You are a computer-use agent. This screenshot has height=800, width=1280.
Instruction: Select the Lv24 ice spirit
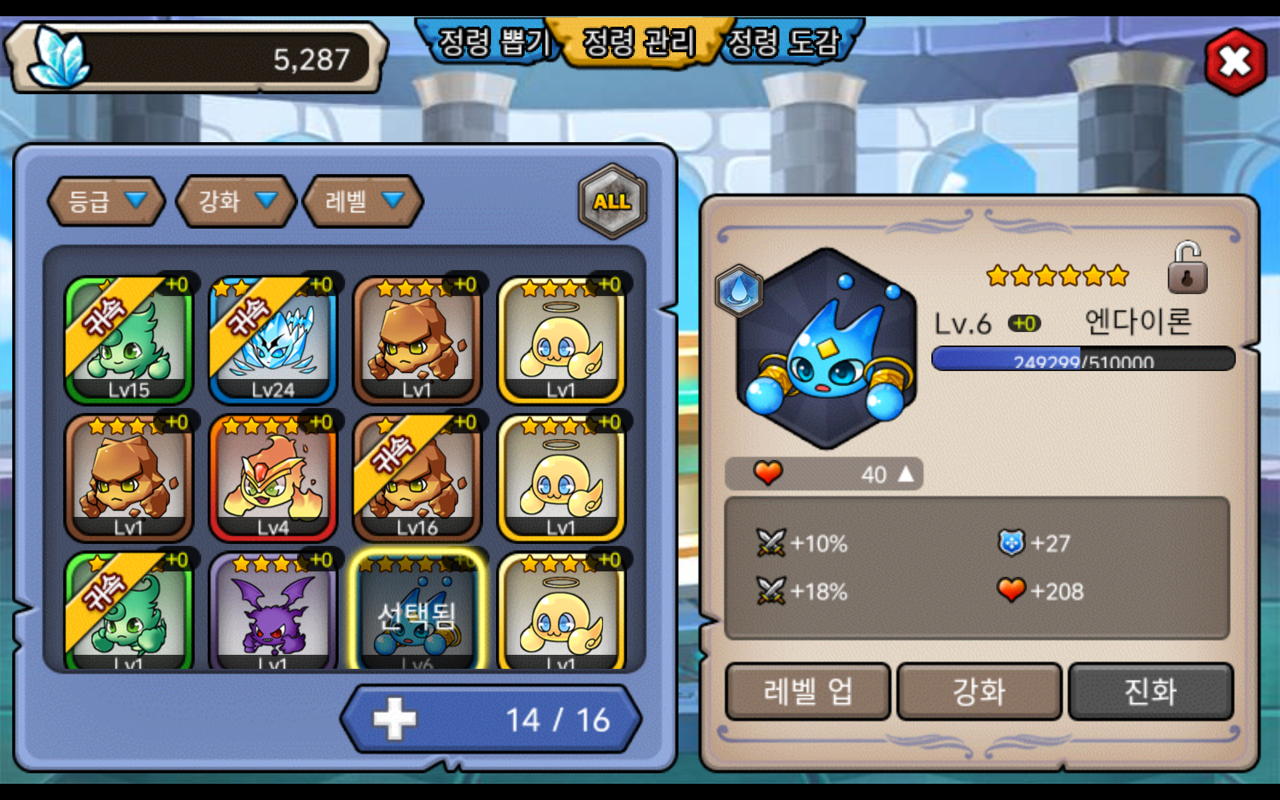[x=273, y=340]
